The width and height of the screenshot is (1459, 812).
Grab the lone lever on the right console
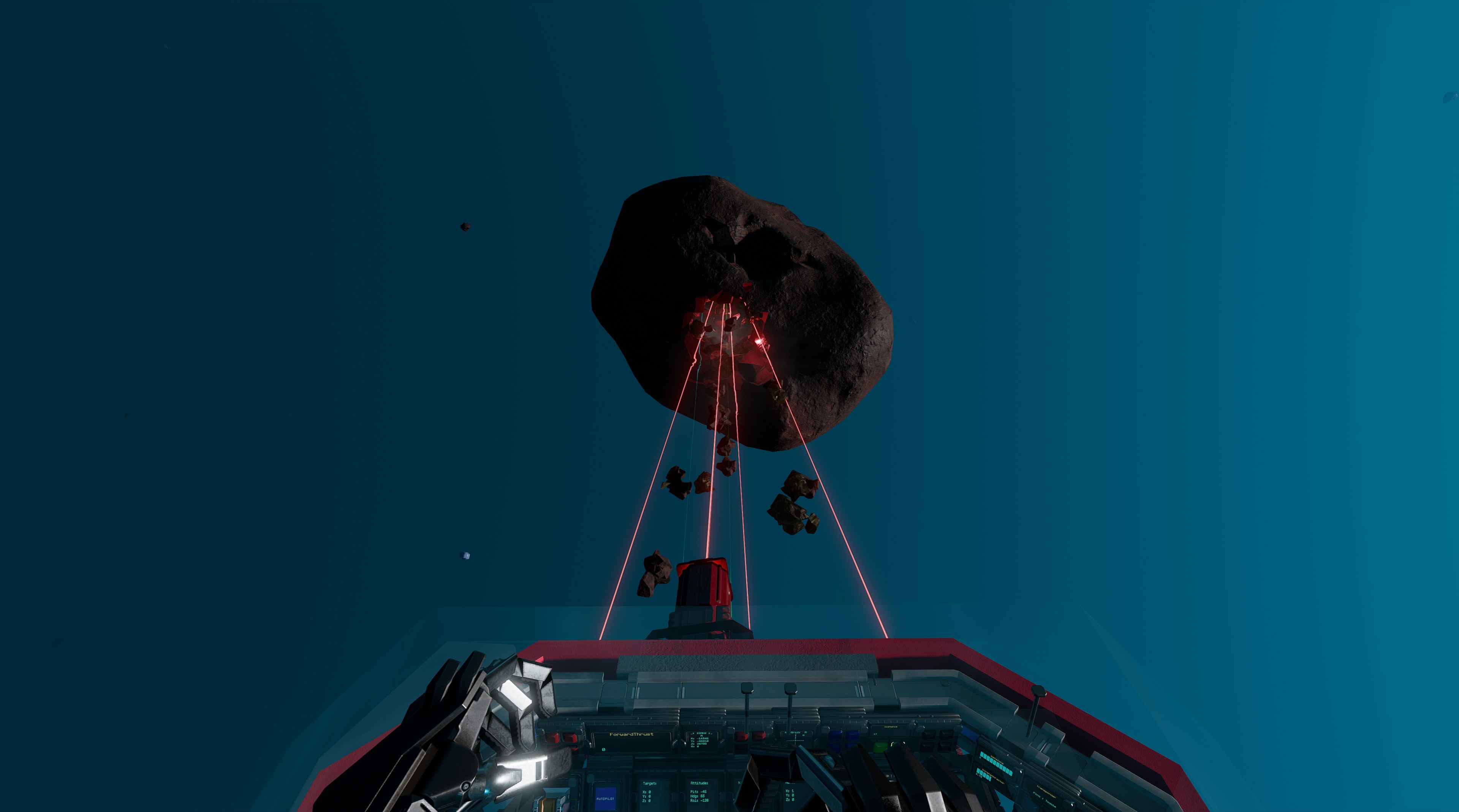(1038, 692)
